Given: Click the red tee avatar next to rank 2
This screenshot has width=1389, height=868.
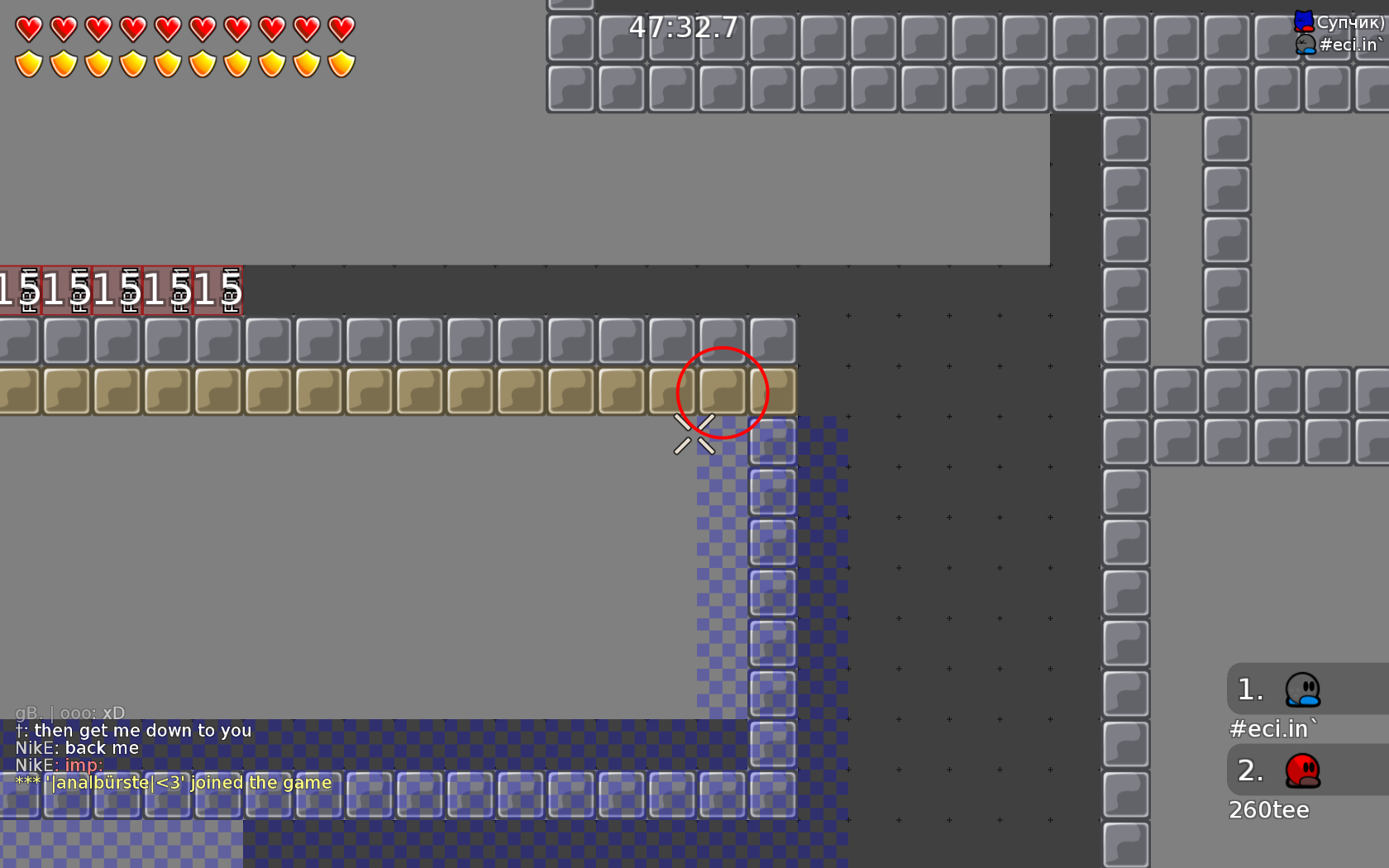Looking at the screenshot, I should pyautogui.click(x=1301, y=770).
